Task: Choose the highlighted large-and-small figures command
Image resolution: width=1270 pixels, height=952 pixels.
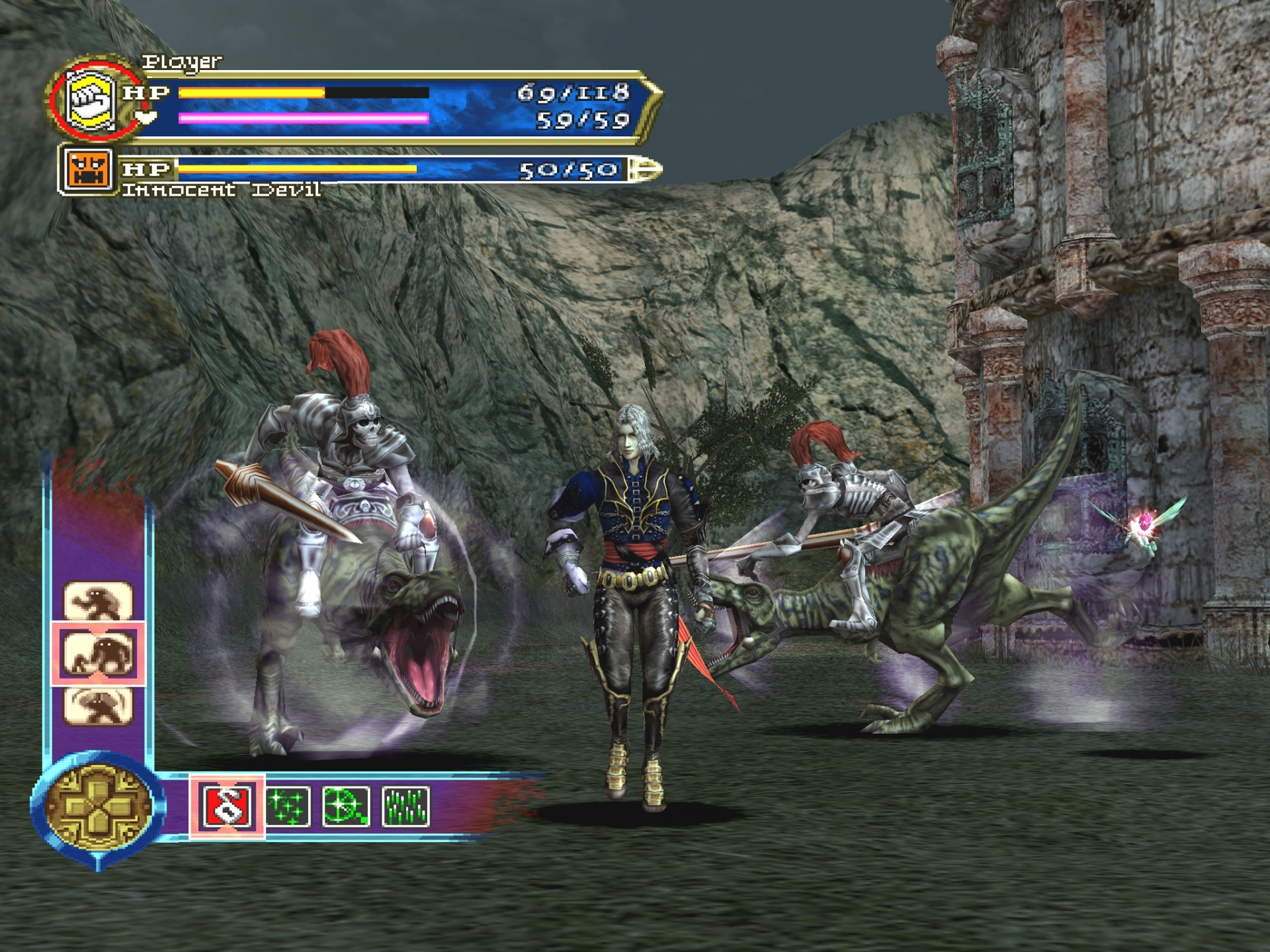Action: [x=99, y=654]
